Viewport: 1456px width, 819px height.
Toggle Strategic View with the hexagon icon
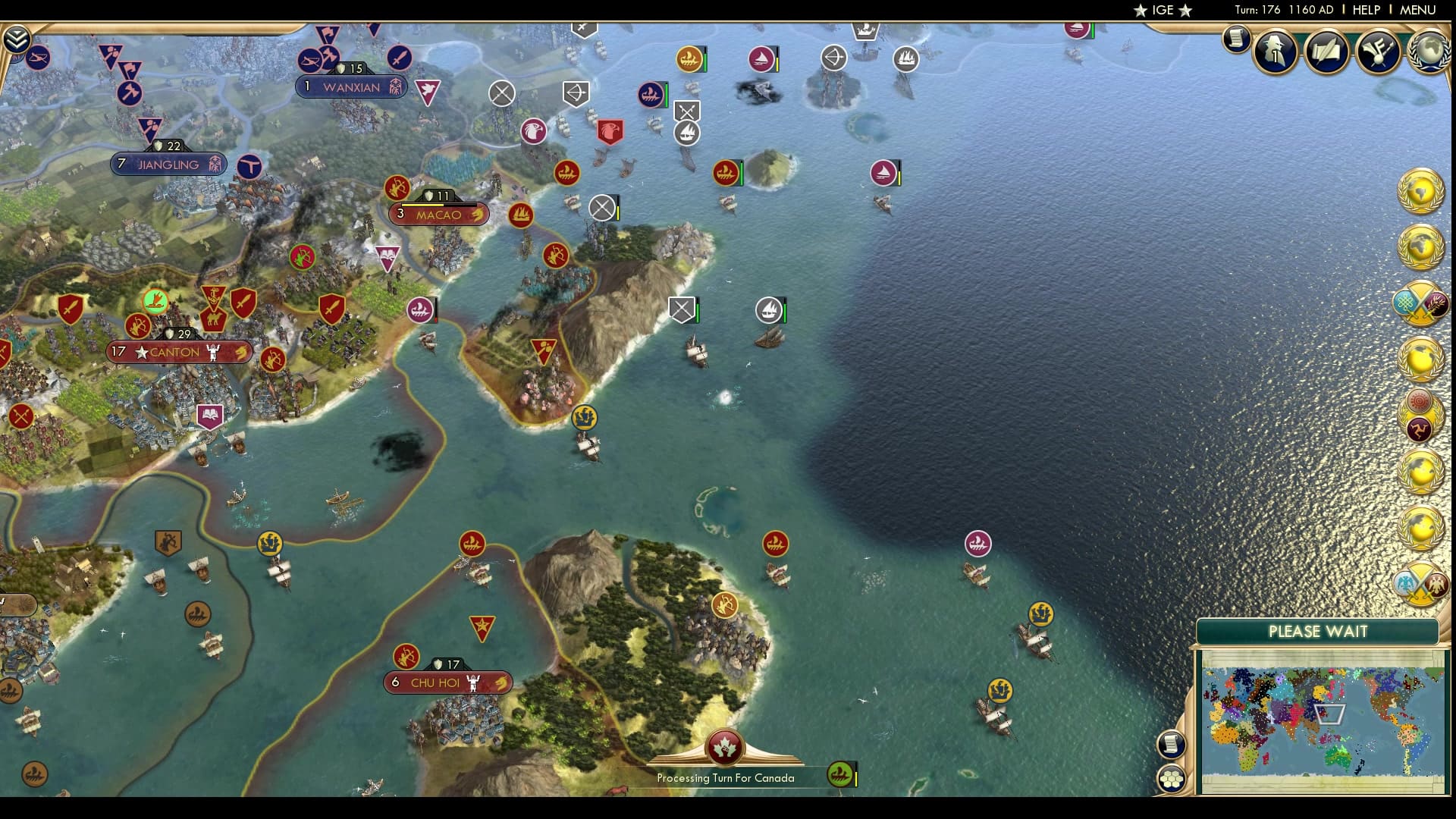click(x=1172, y=777)
